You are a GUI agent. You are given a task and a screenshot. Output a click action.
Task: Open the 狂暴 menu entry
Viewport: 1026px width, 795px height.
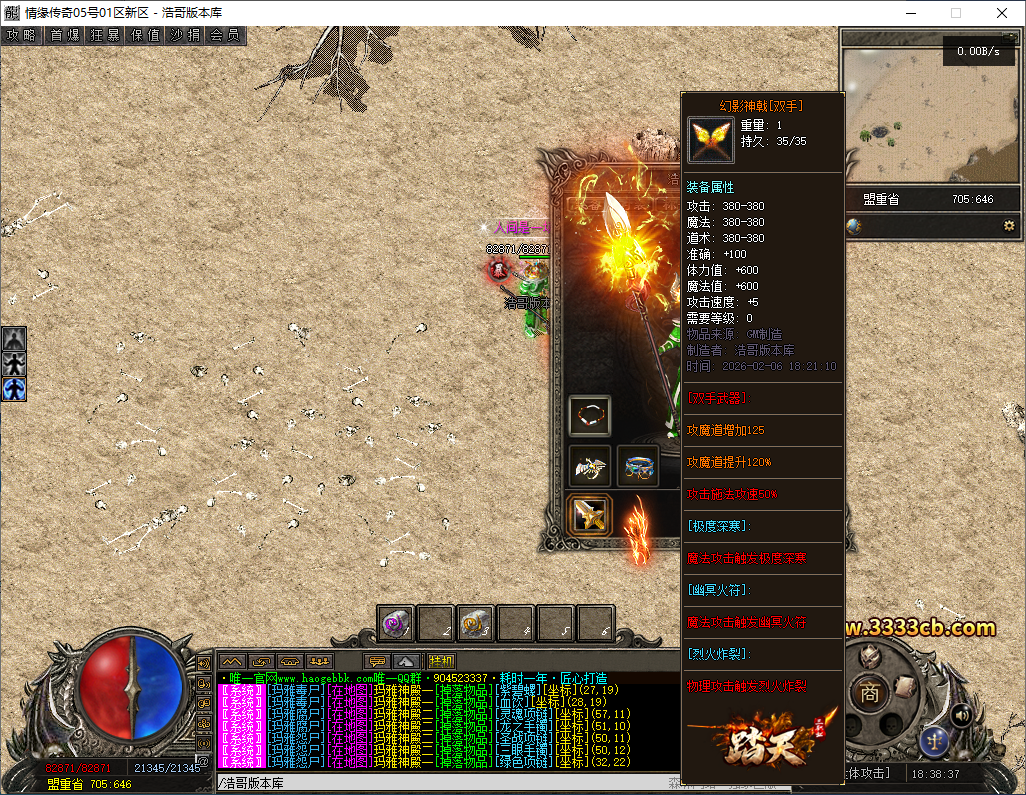click(105, 35)
